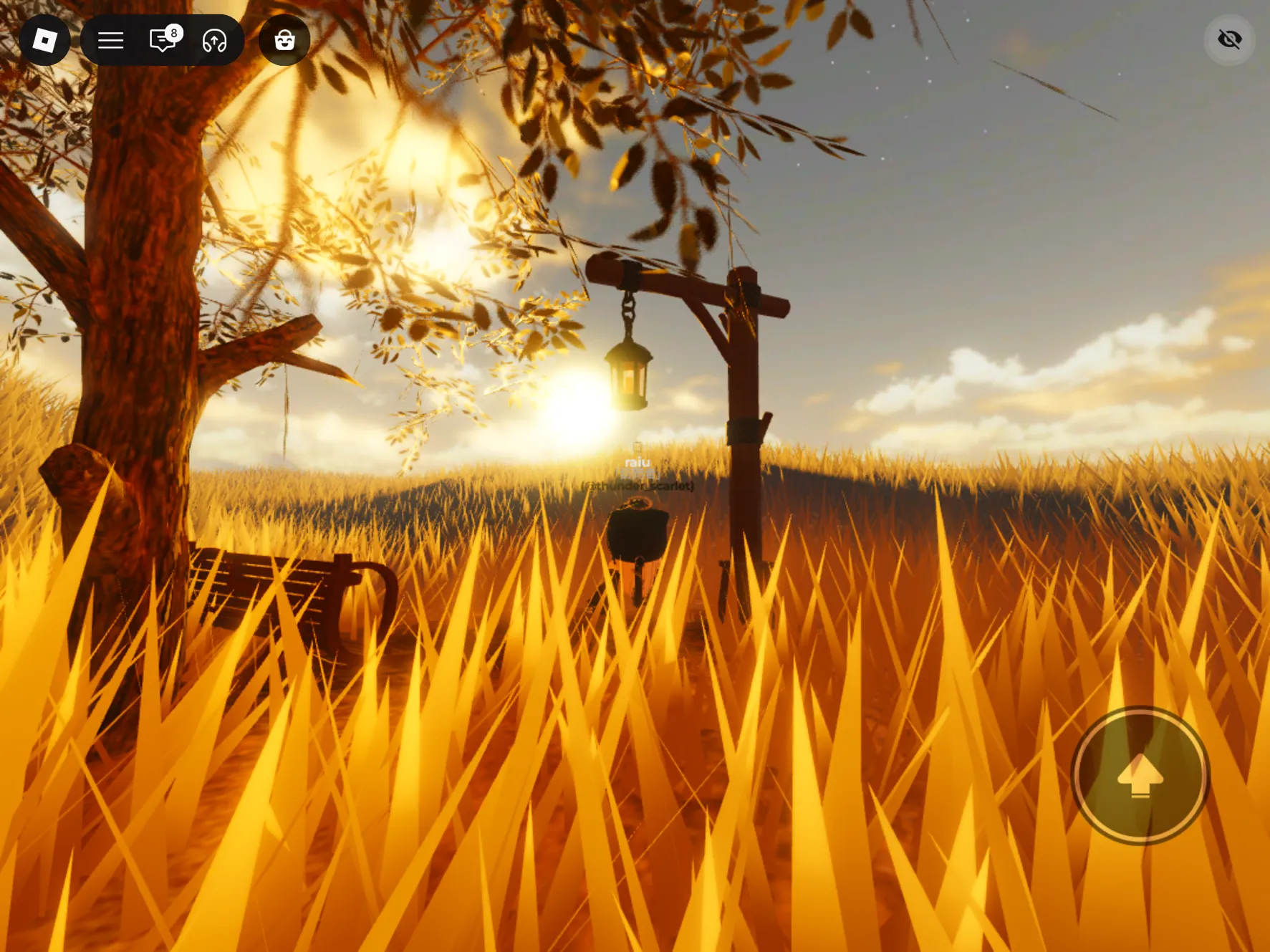The height and width of the screenshot is (952, 1270).
Task: Tap the up-arrow jump button
Action: click(x=1140, y=776)
